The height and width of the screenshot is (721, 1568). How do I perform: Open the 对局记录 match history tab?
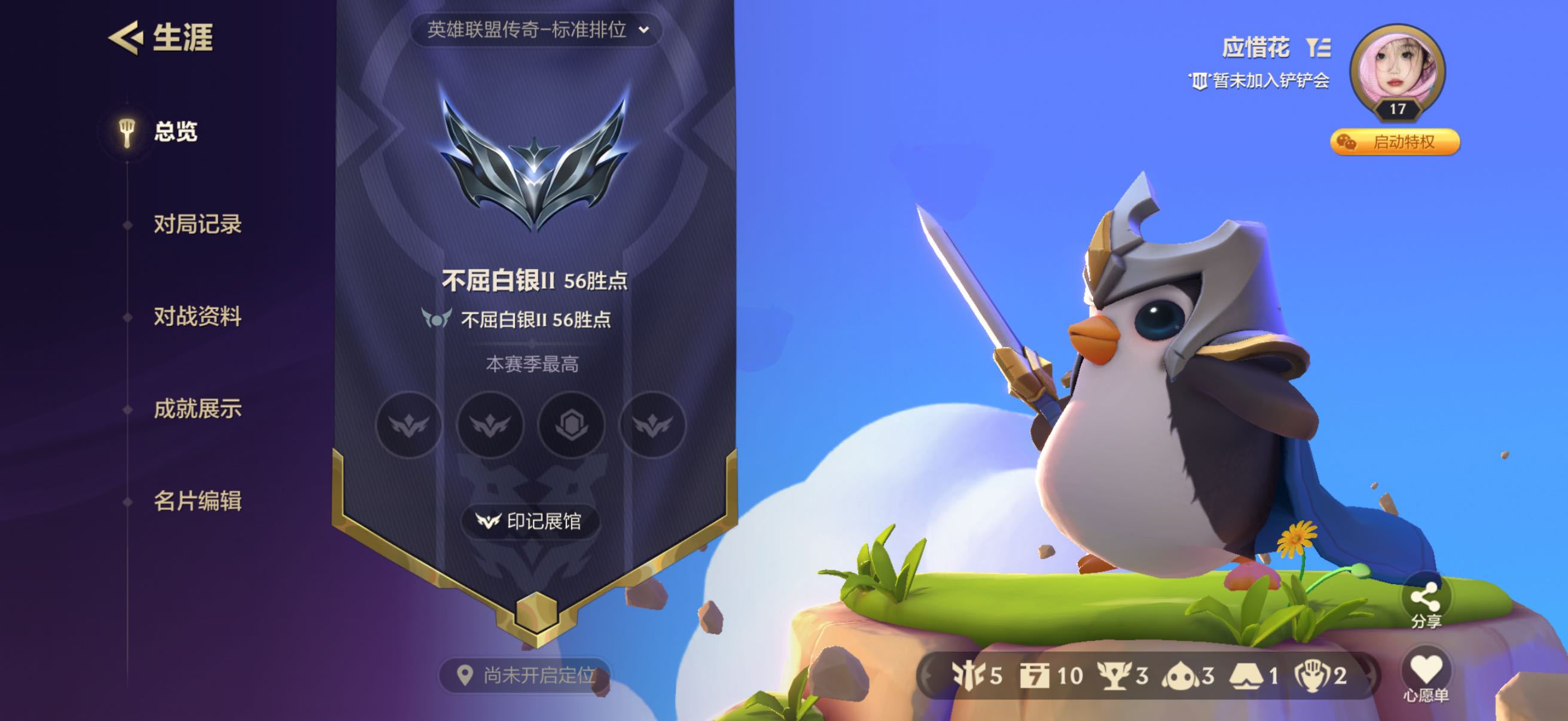197,225
